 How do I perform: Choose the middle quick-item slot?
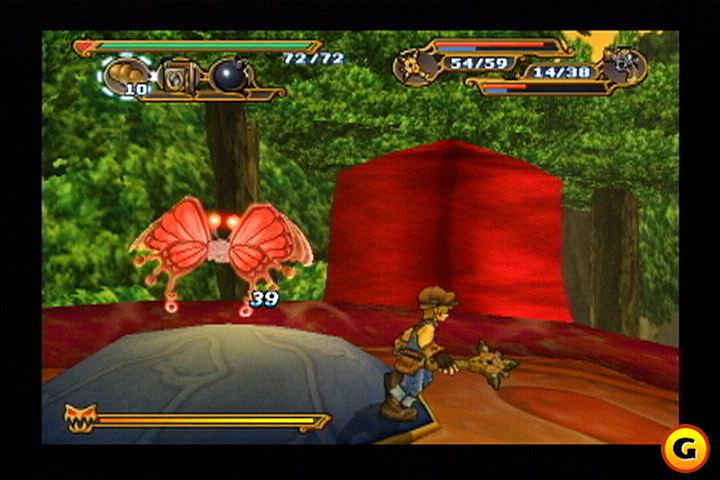click(180, 76)
